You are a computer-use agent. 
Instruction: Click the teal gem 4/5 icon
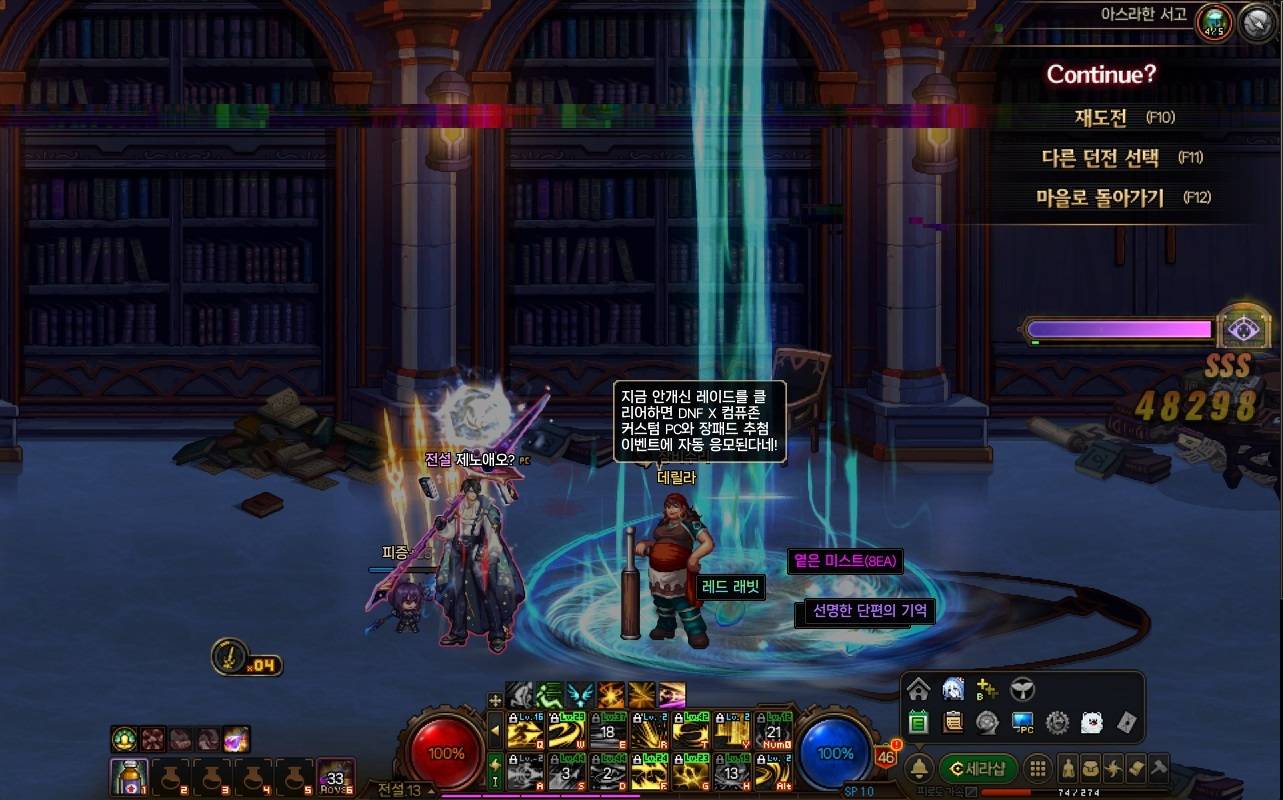(1214, 22)
